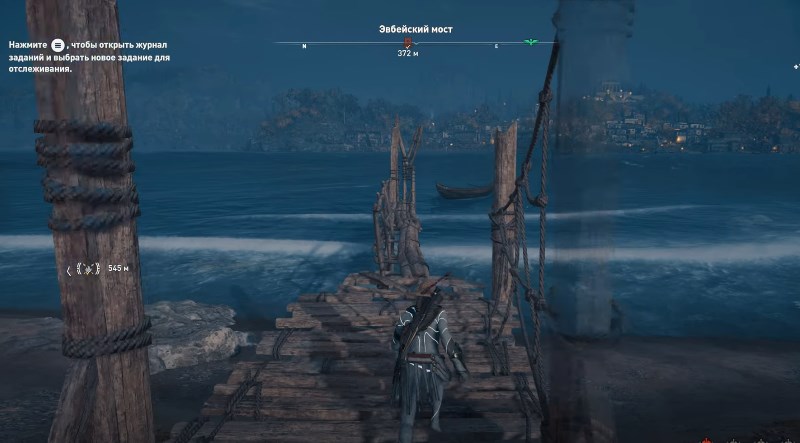Click the red quest marker on the compass
The height and width of the screenshot is (443, 800).
407,44
